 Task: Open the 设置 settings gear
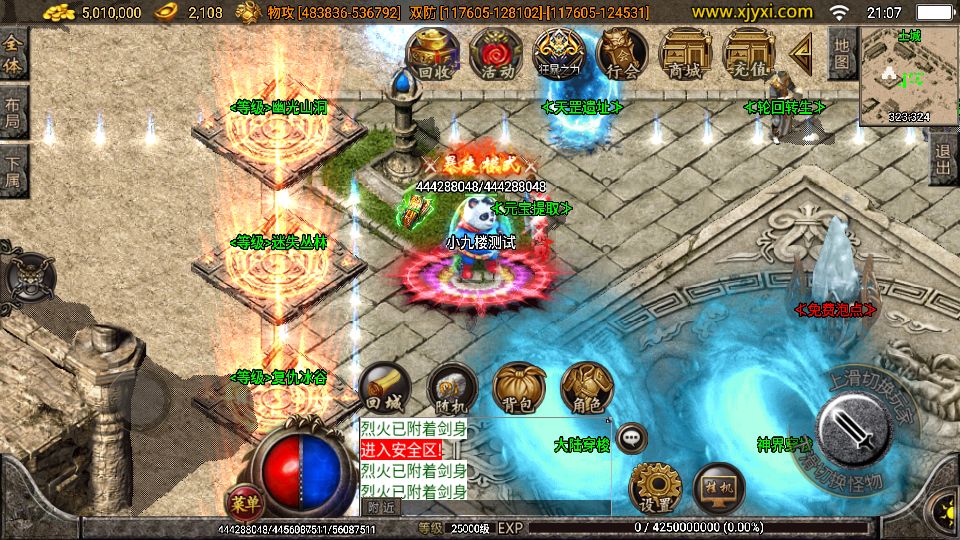pos(655,488)
